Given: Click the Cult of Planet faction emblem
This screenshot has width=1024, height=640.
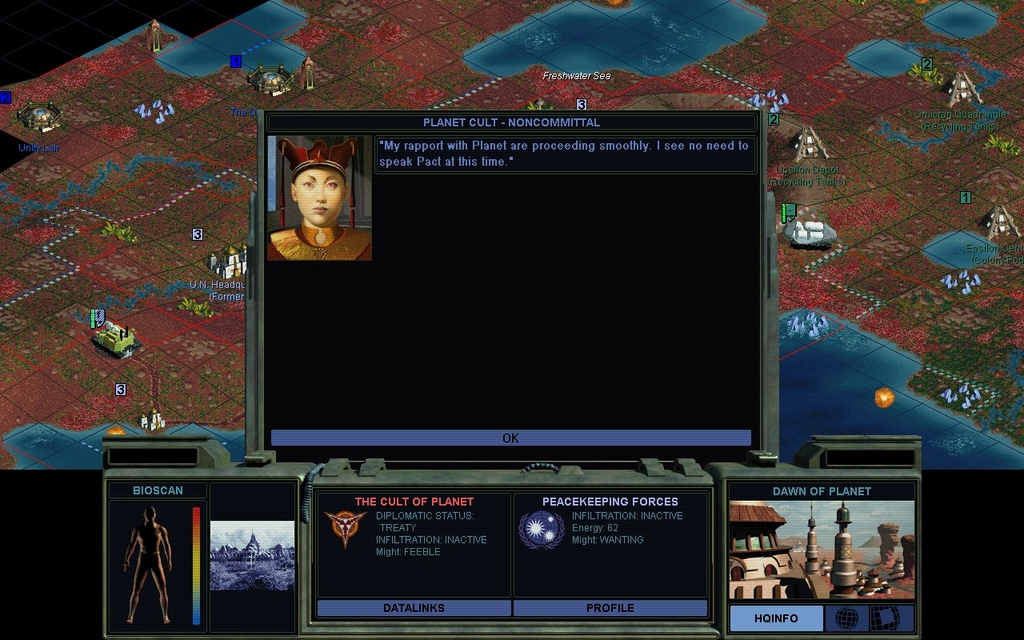Looking at the screenshot, I should (x=344, y=529).
